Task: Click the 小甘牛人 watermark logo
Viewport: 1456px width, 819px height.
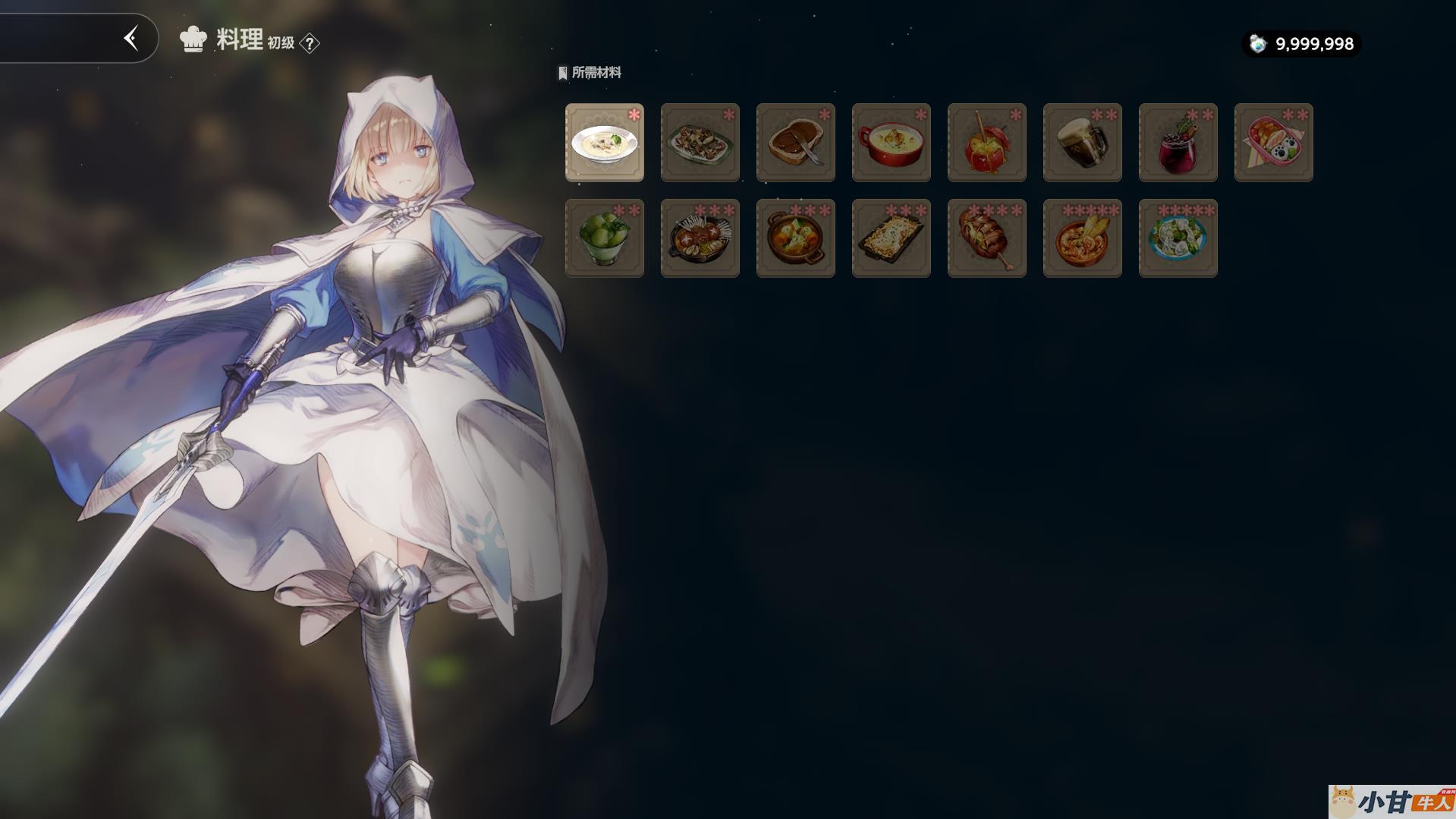Action: 1392,802
